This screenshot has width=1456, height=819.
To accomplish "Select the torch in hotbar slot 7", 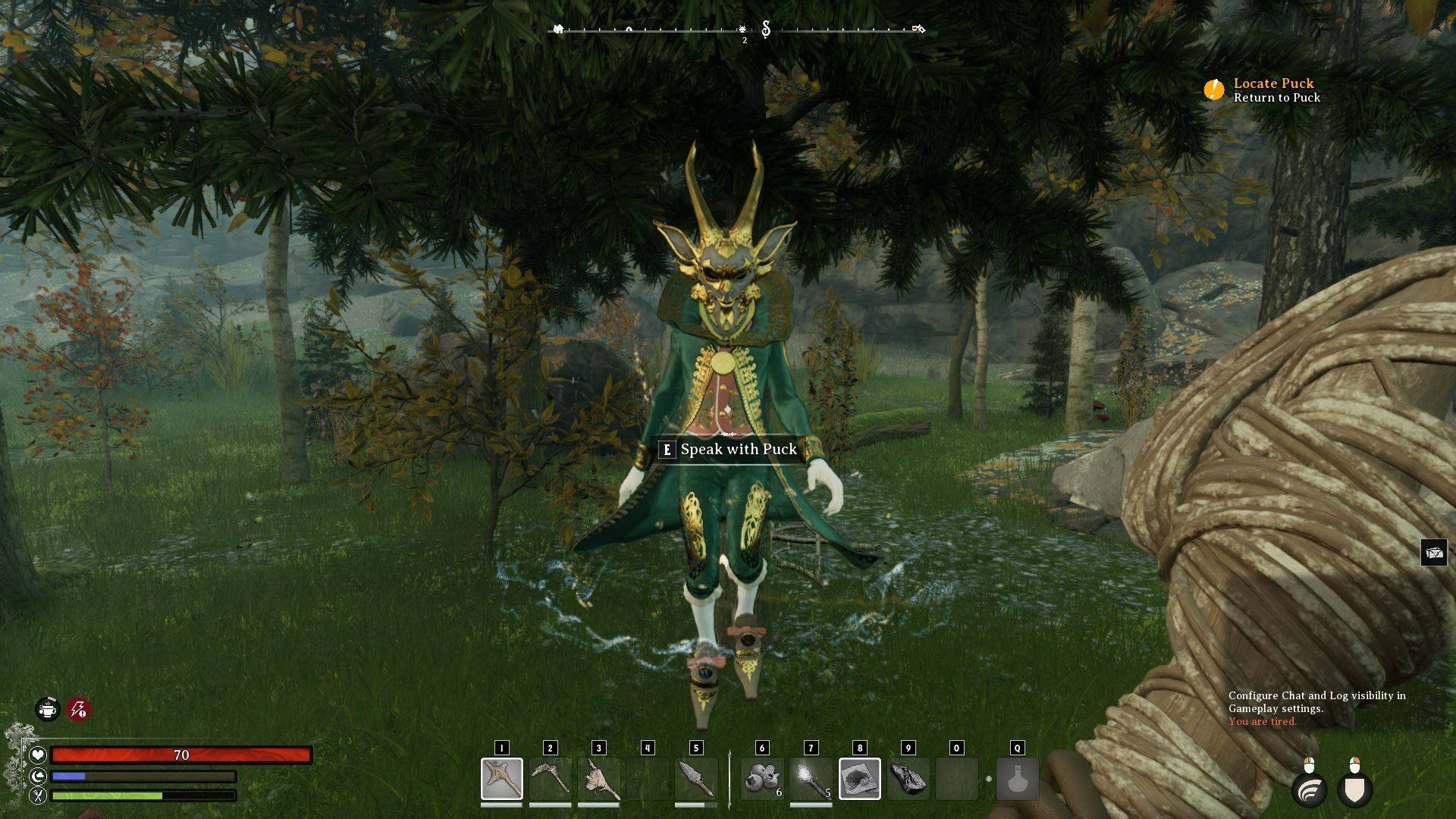I will coord(811,778).
